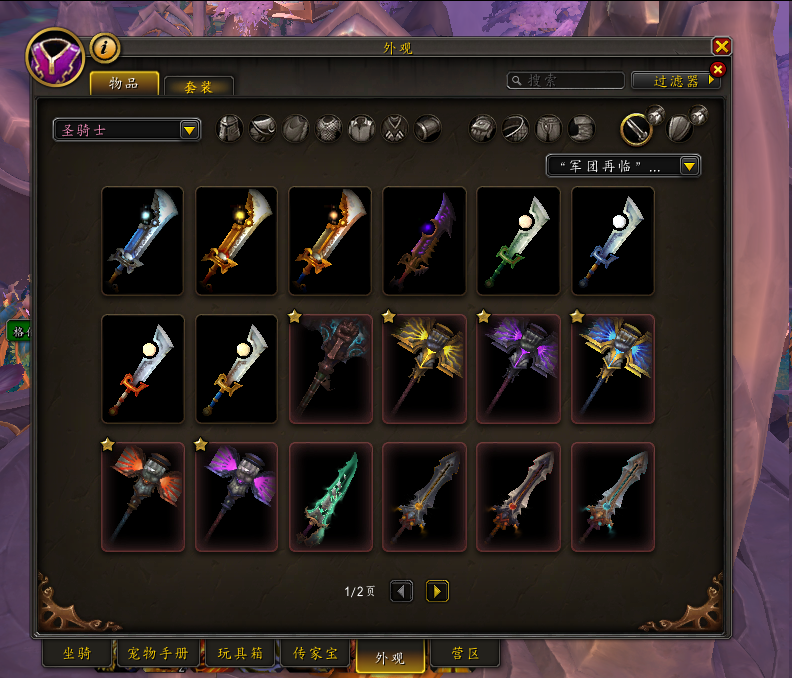792x678 pixels.
Task: Switch to the 宠物手册 pet journal tab
Action: tap(158, 654)
